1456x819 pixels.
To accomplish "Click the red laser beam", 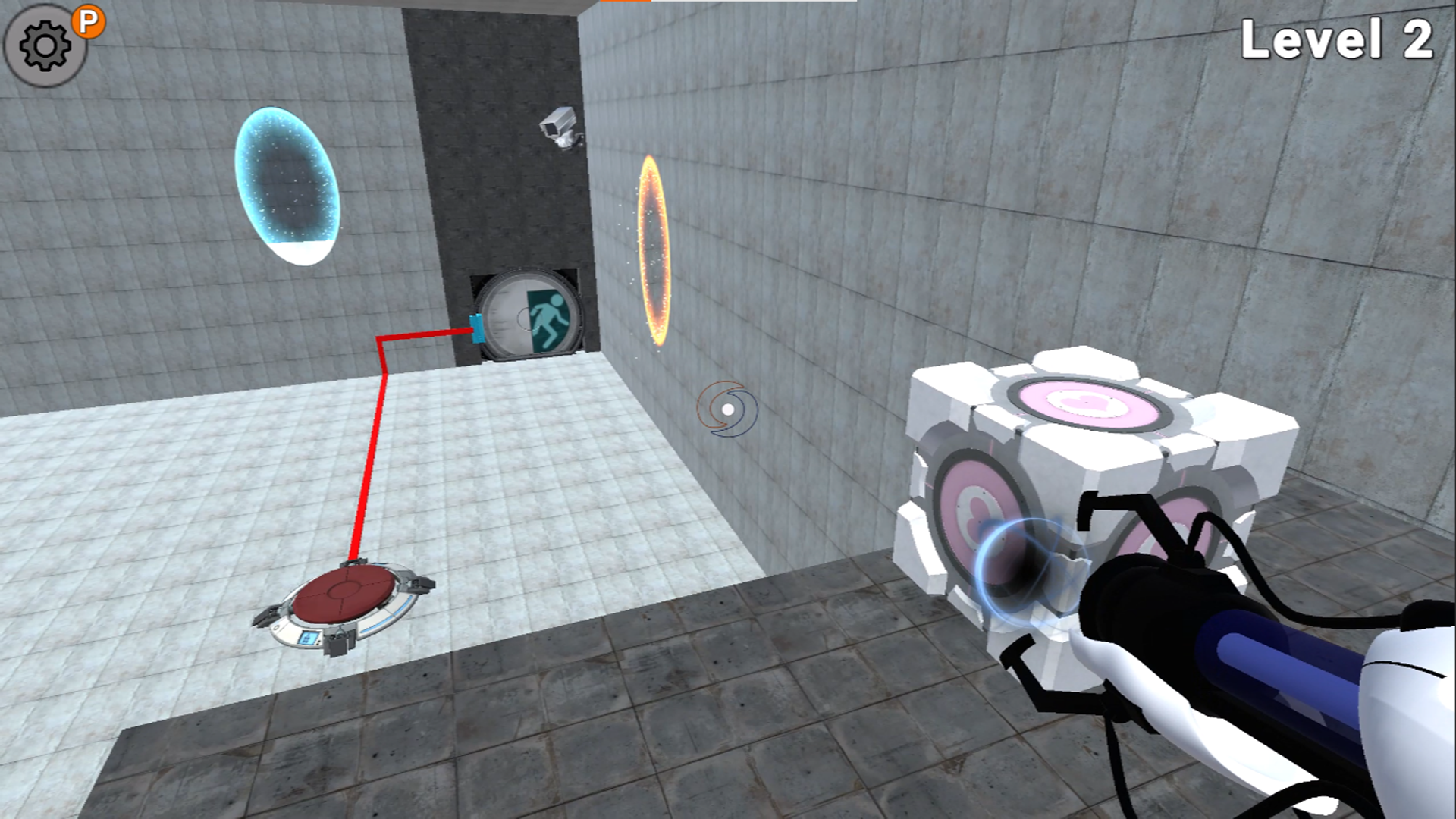I will coord(372,455).
